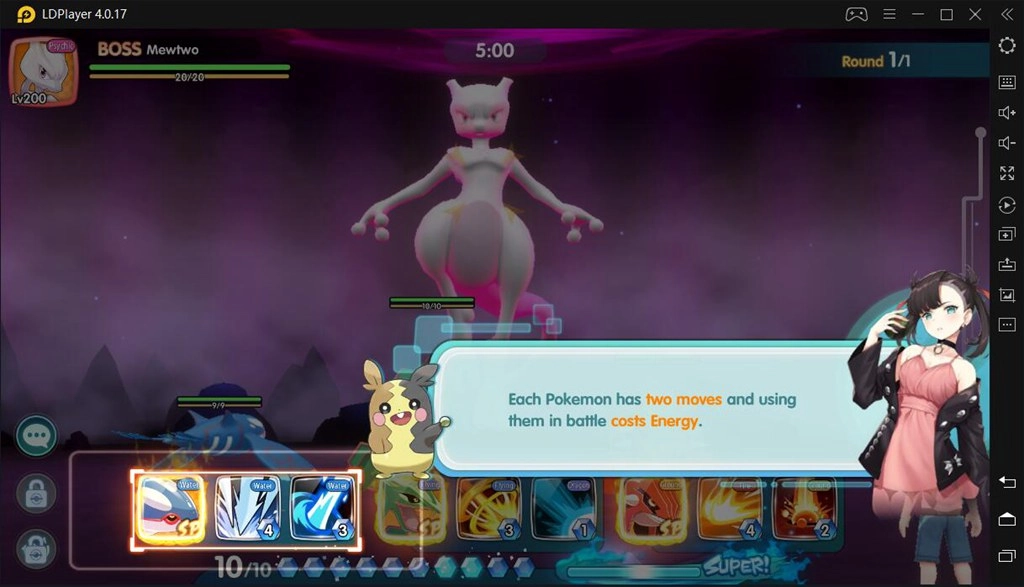Open LDPlayer settings gear
The width and height of the screenshot is (1024, 587).
pos(1007,46)
